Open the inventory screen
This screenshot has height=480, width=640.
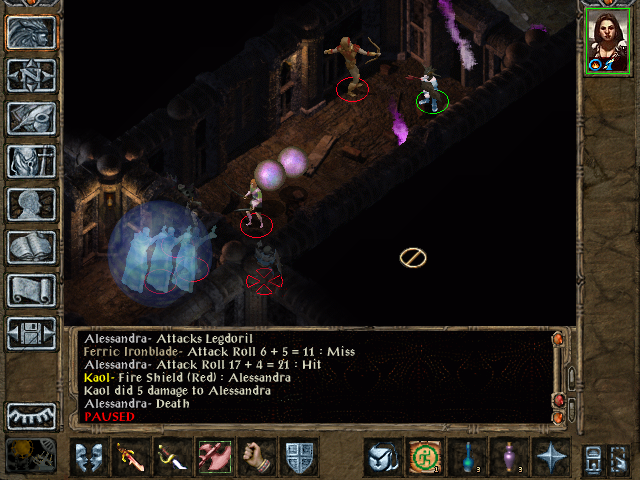31,161
